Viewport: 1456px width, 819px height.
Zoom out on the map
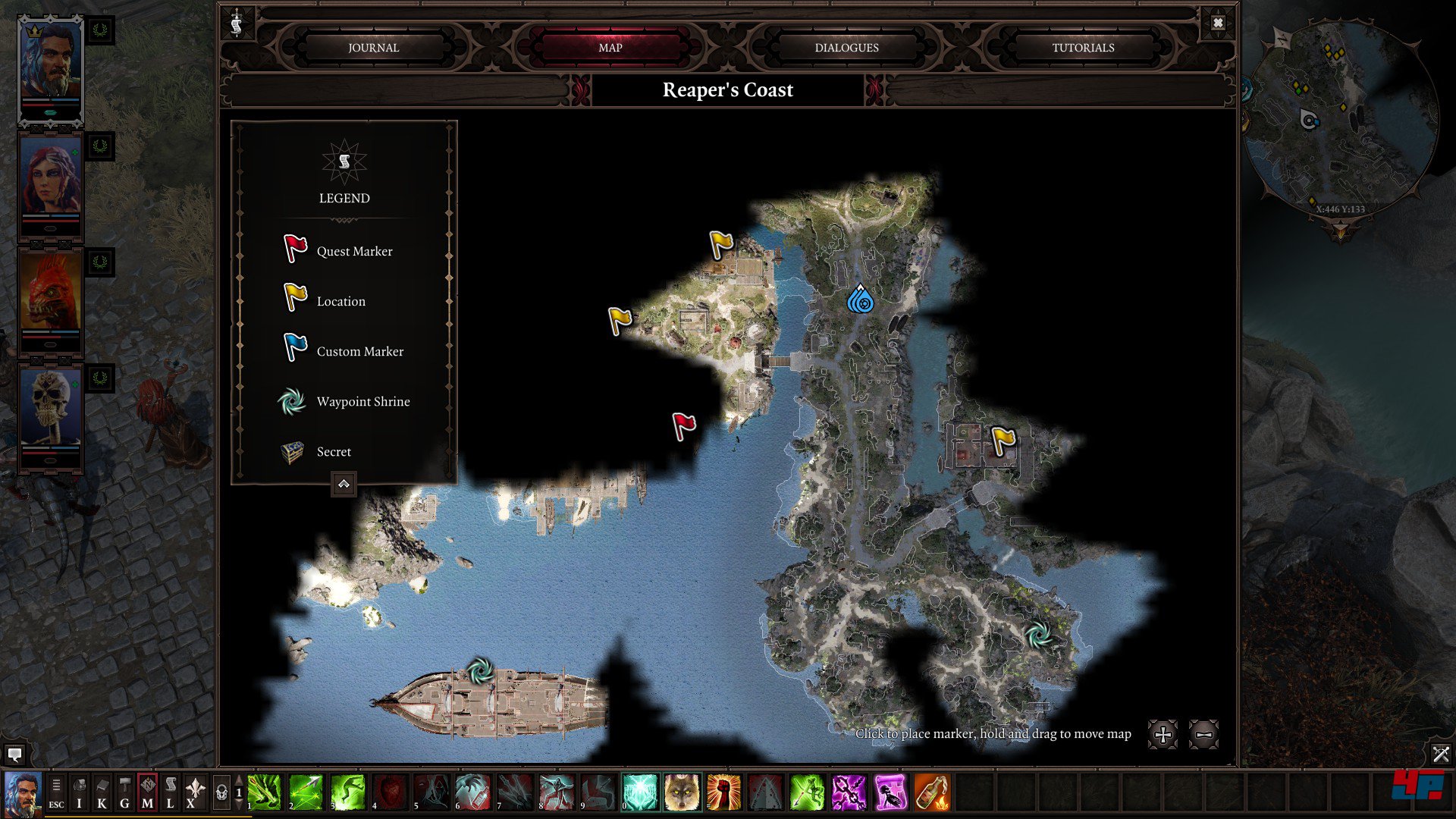[x=1203, y=734]
